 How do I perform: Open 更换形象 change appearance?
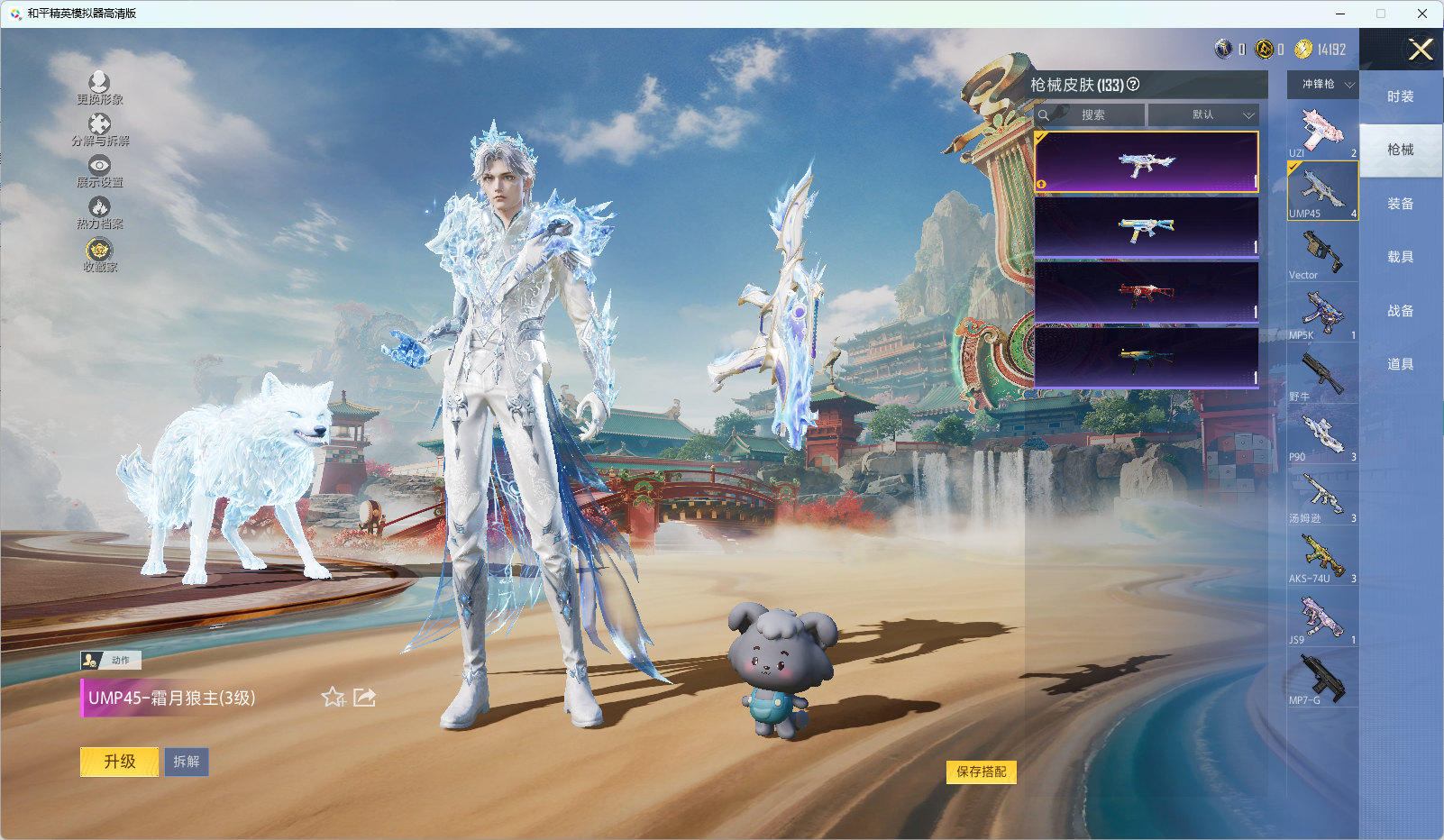click(99, 88)
